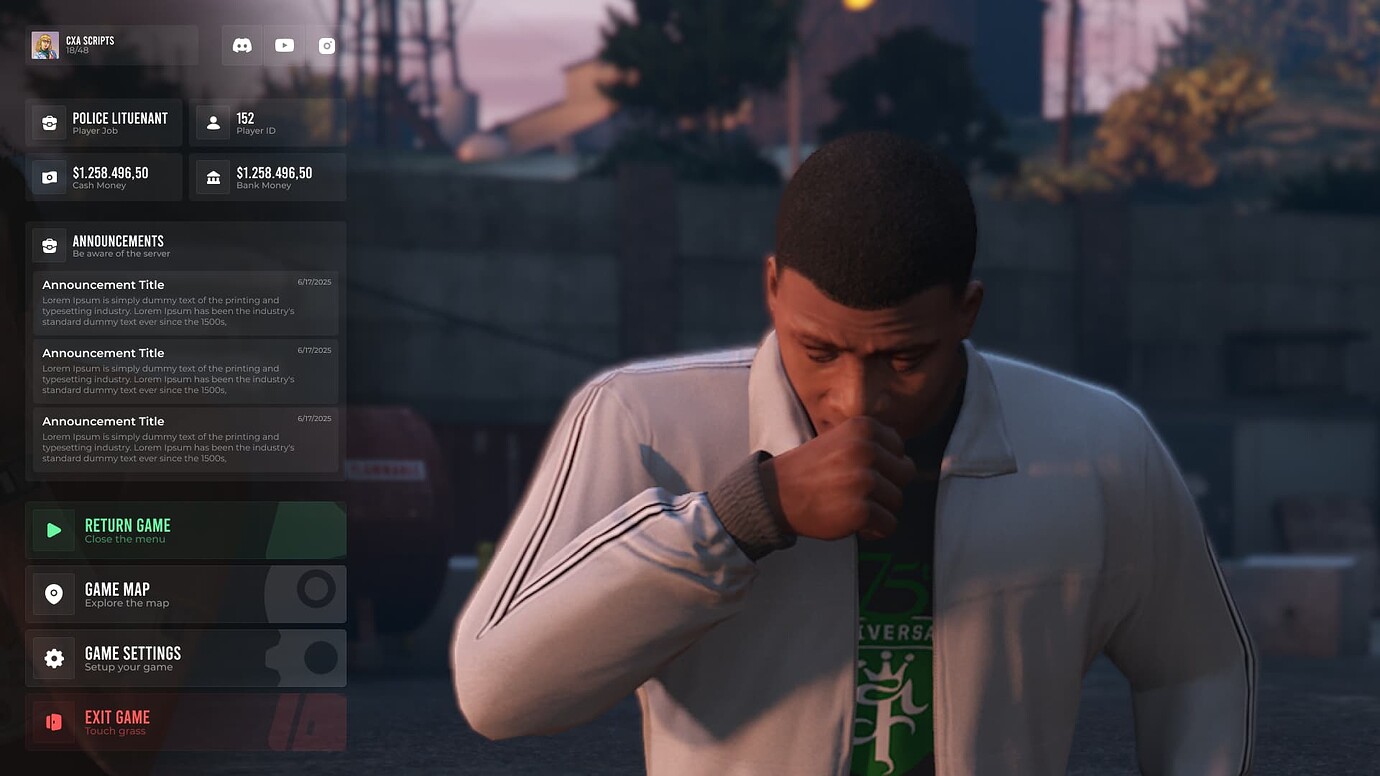Click the Bank Money bank icon
This screenshot has height=776, width=1380.
point(212,176)
